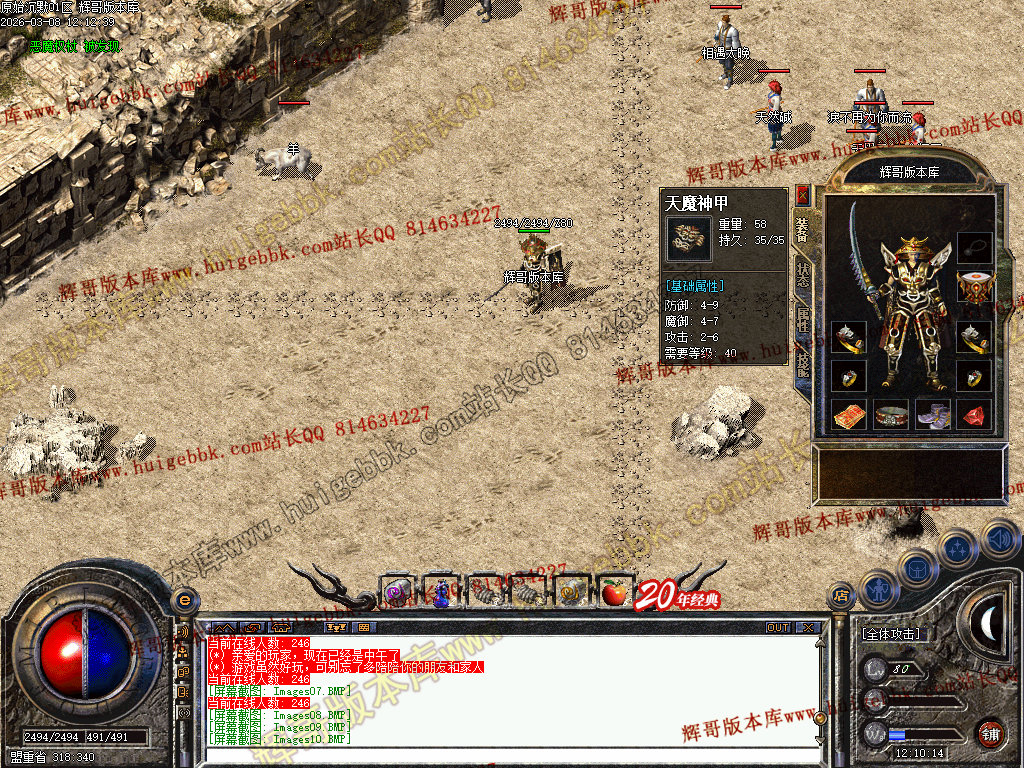Click the OUT button above chat

coord(778,628)
